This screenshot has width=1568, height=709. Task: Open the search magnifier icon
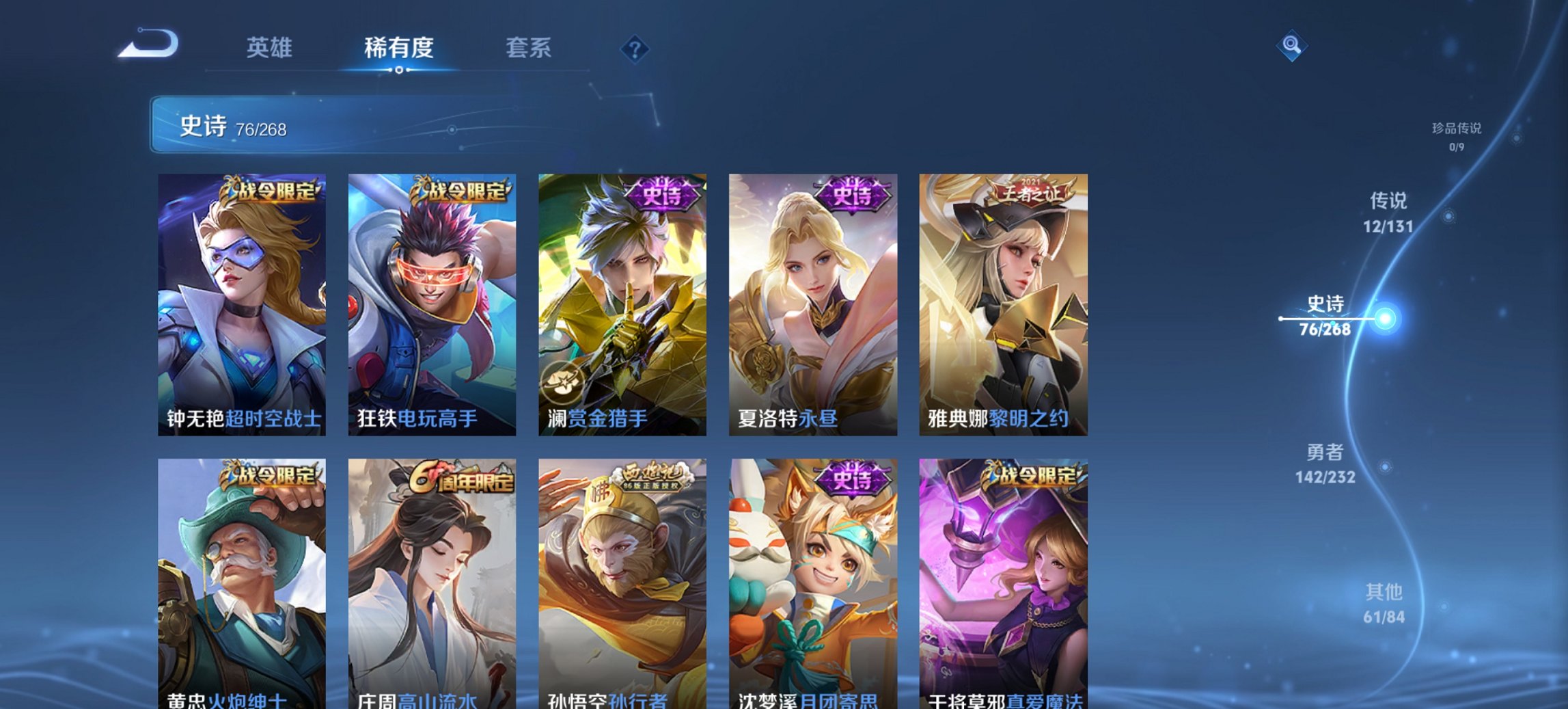tap(1292, 45)
